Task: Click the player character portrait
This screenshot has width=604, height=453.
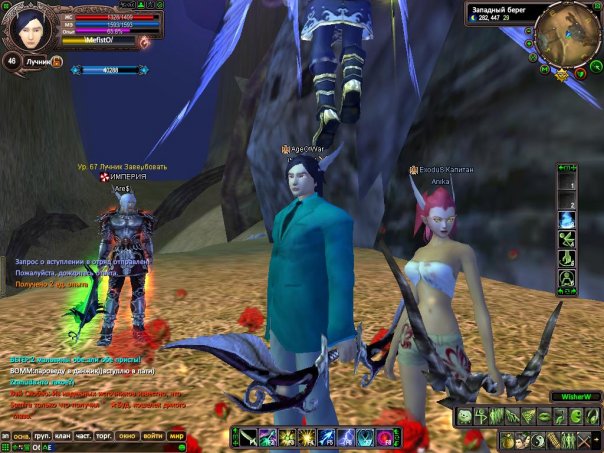Action: 25,26
